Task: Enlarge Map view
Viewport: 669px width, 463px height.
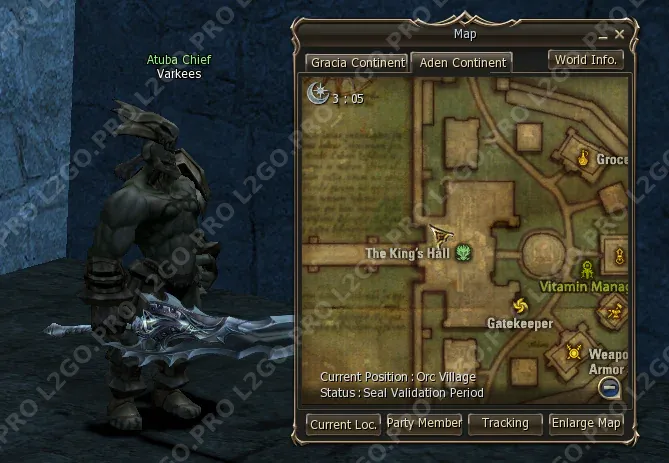Action: pyautogui.click(x=586, y=424)
